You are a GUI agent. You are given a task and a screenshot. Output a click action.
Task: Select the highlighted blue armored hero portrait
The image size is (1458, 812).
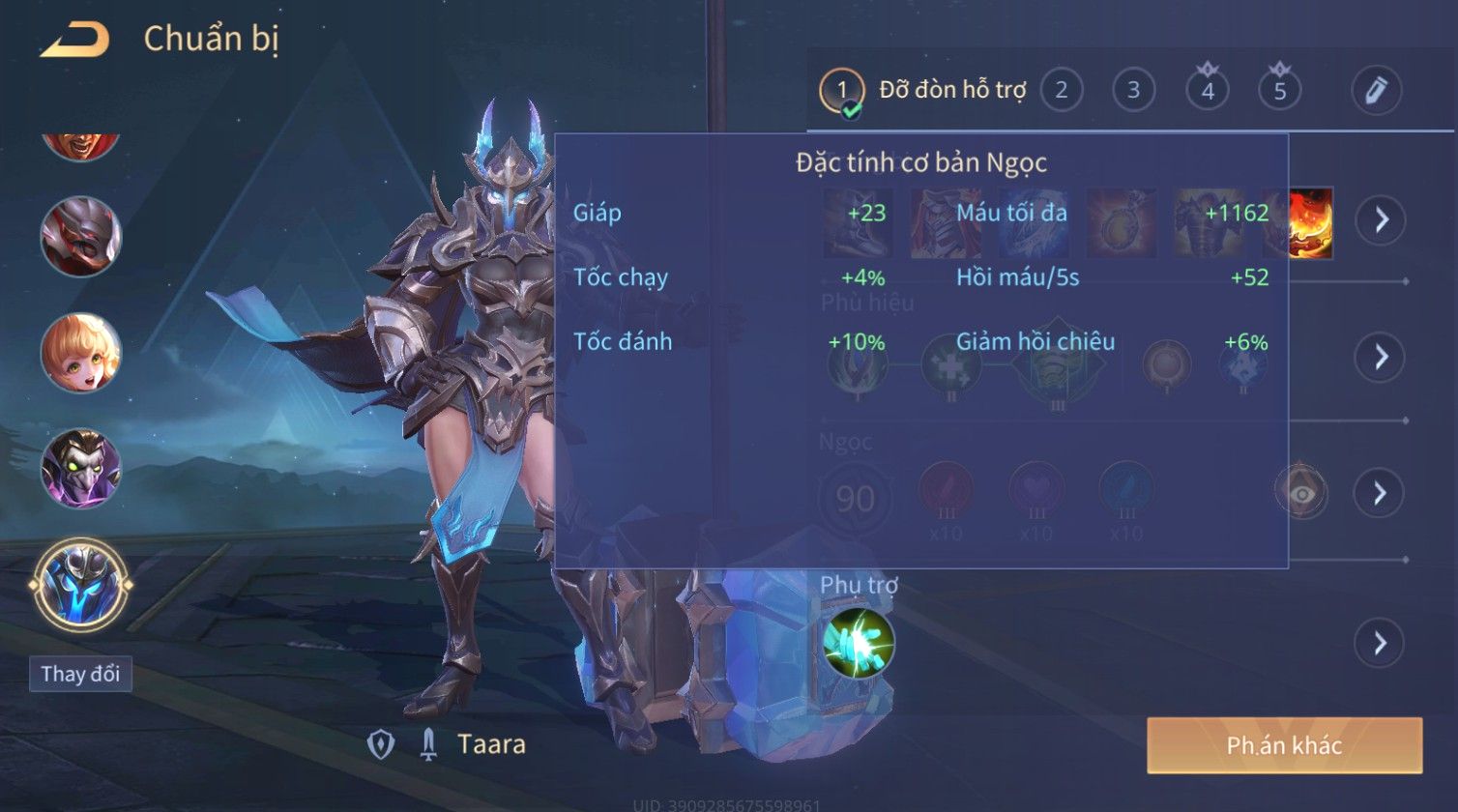coord(80,586)
